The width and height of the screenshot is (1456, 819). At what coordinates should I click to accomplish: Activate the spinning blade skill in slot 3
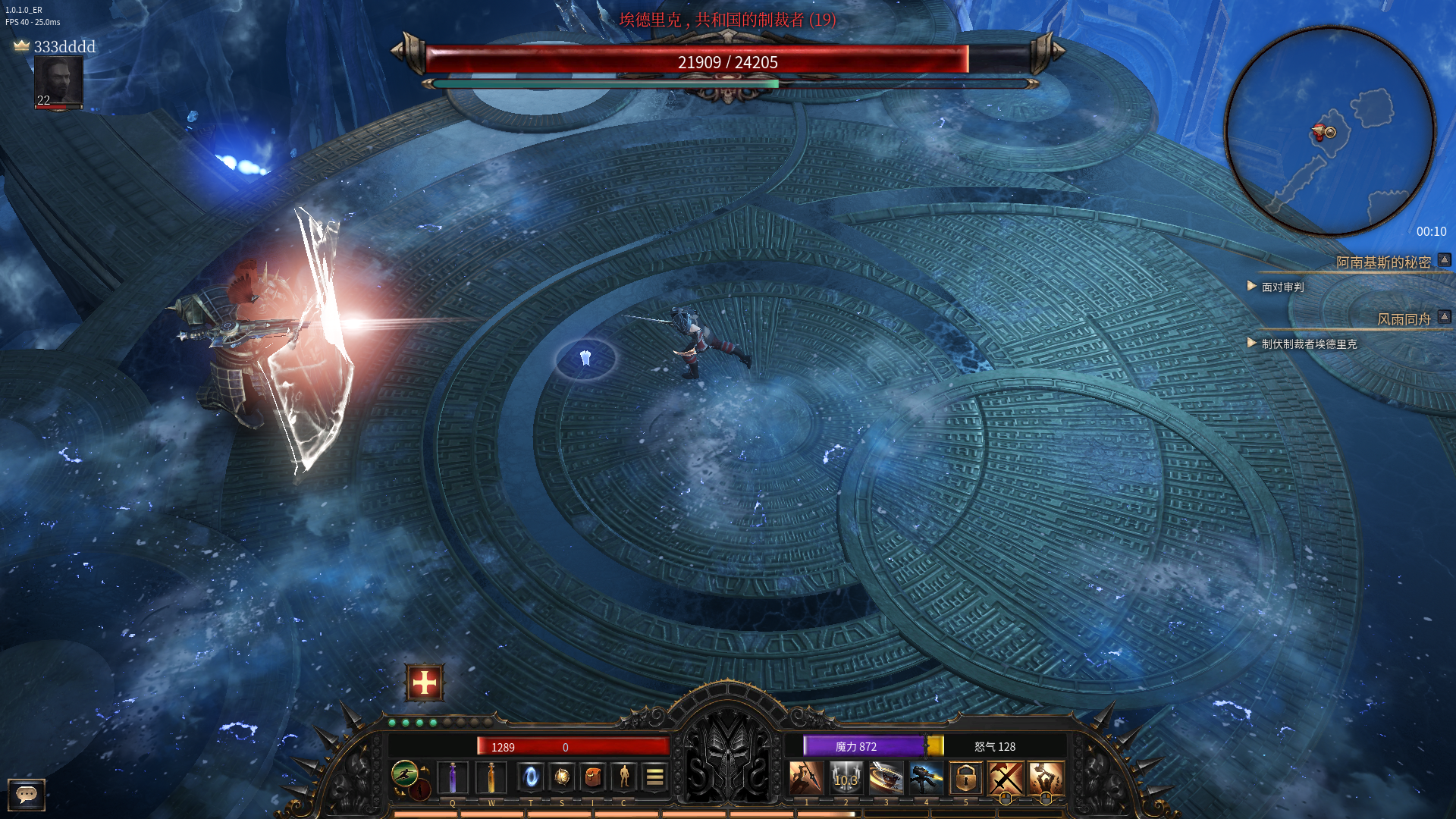tap(886, 778)
